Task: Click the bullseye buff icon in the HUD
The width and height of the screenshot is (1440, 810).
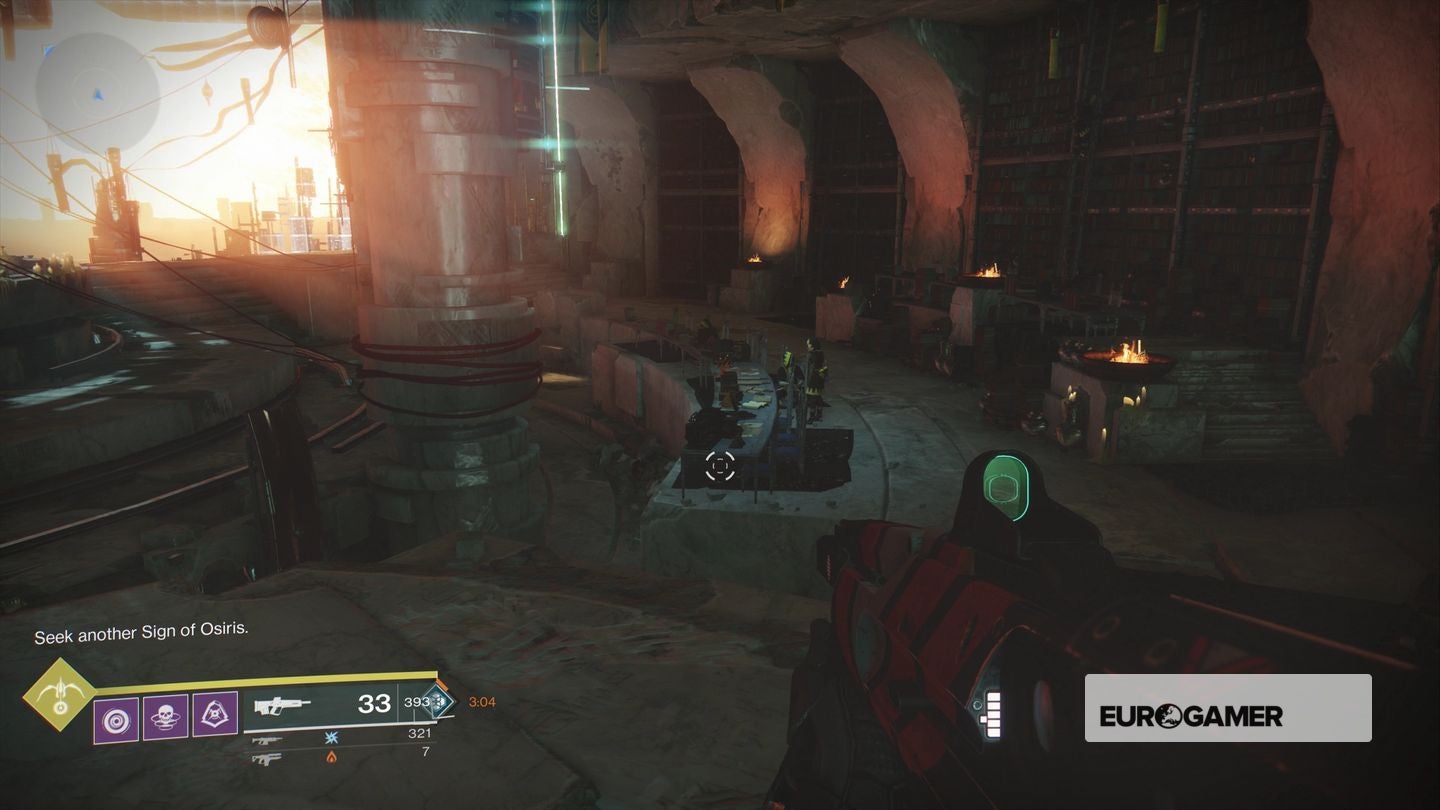Action: click(x=116, y=719)
